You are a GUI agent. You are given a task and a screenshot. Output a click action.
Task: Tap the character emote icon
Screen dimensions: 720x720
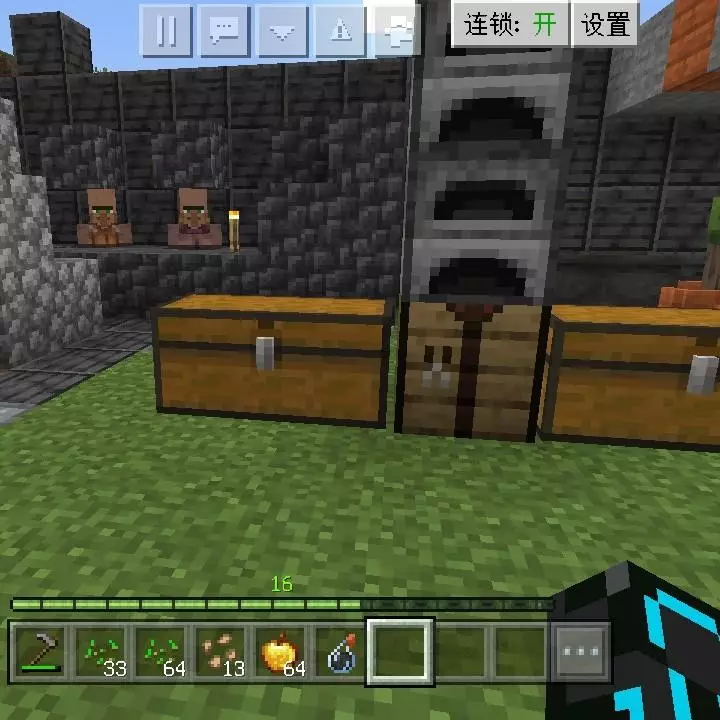398,31
